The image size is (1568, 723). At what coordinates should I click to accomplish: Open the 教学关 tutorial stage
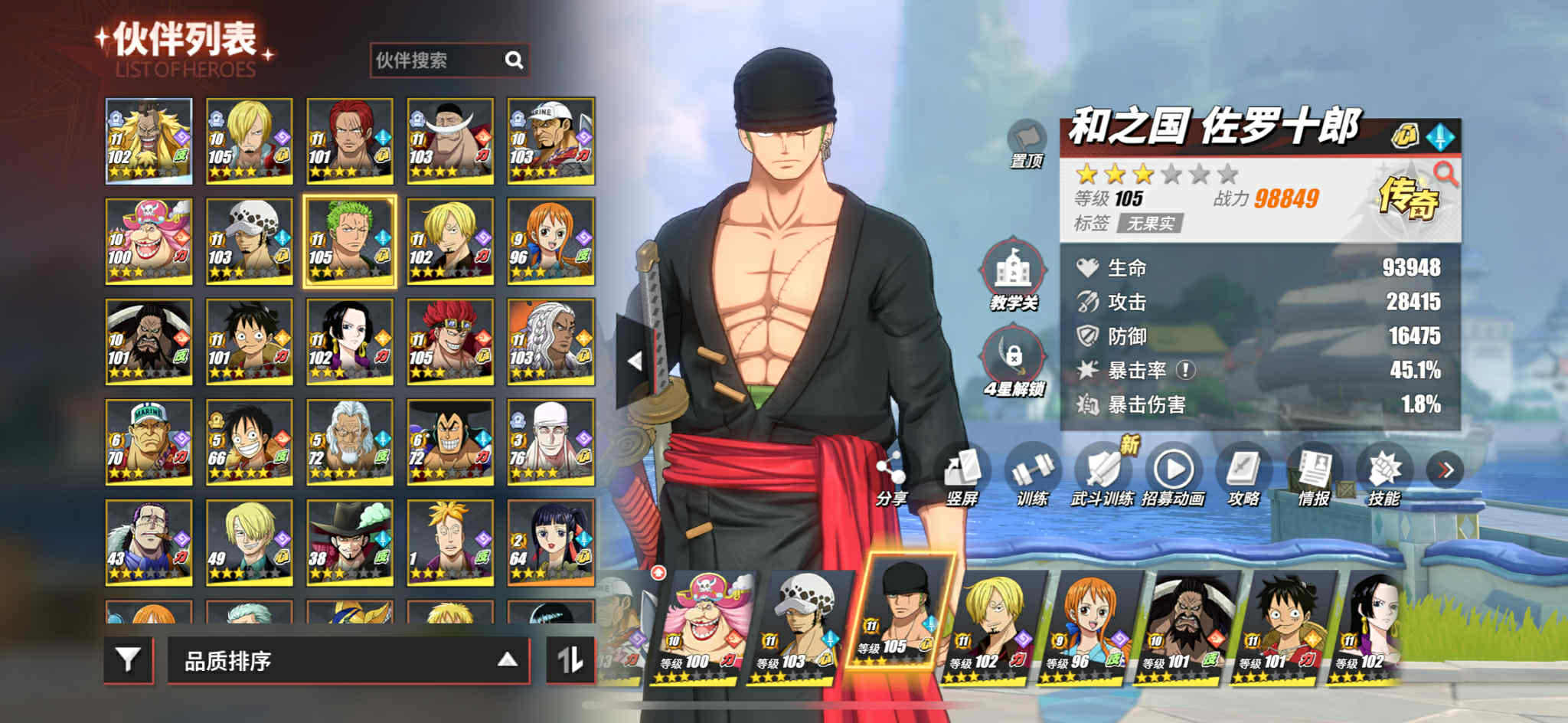click(x=1014, y=274)
